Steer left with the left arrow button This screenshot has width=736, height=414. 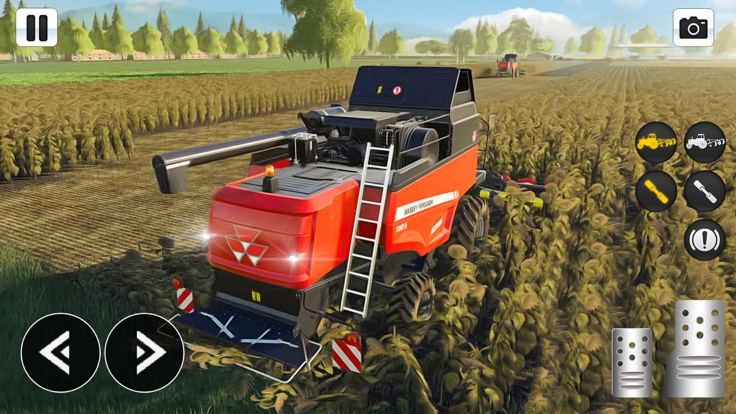[60, 352]
